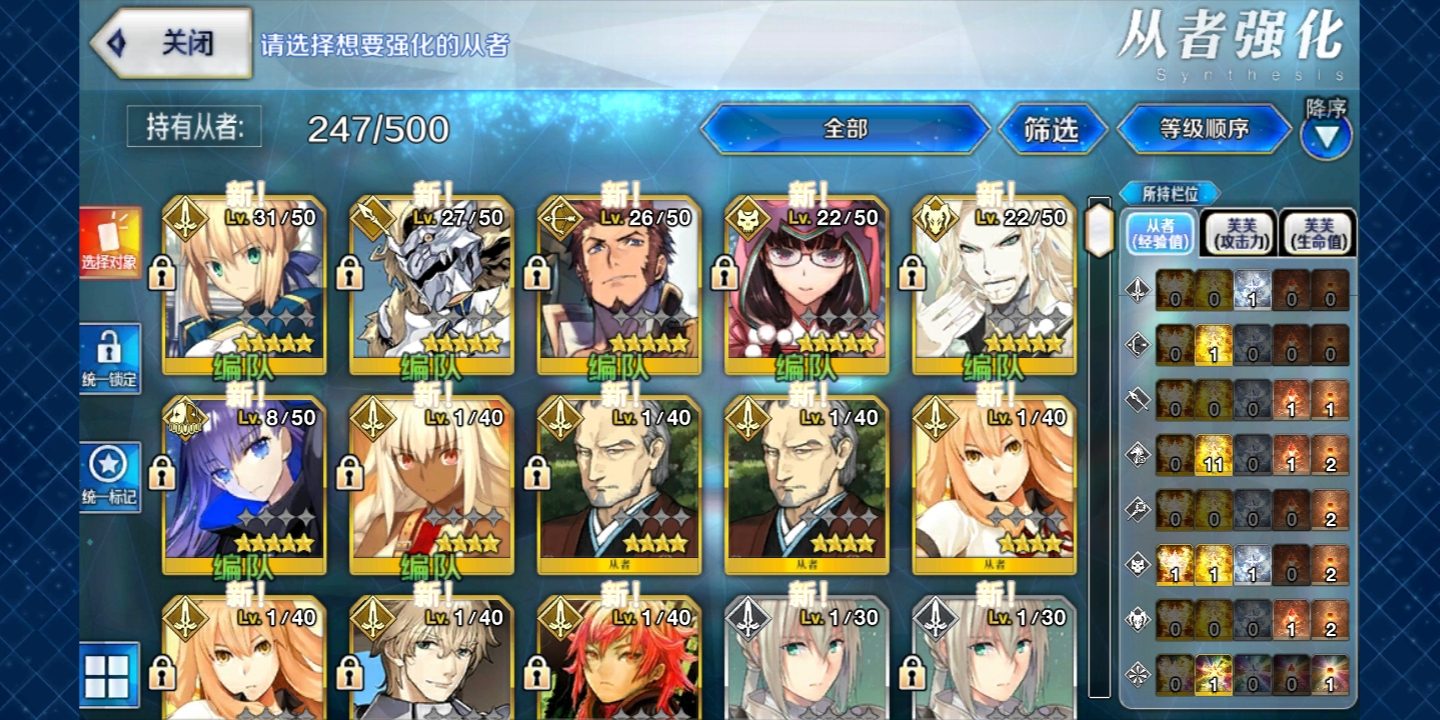This screenshot has width=1440, height=720.
Task: Close the servant enhancement screen
Action: 170,43
